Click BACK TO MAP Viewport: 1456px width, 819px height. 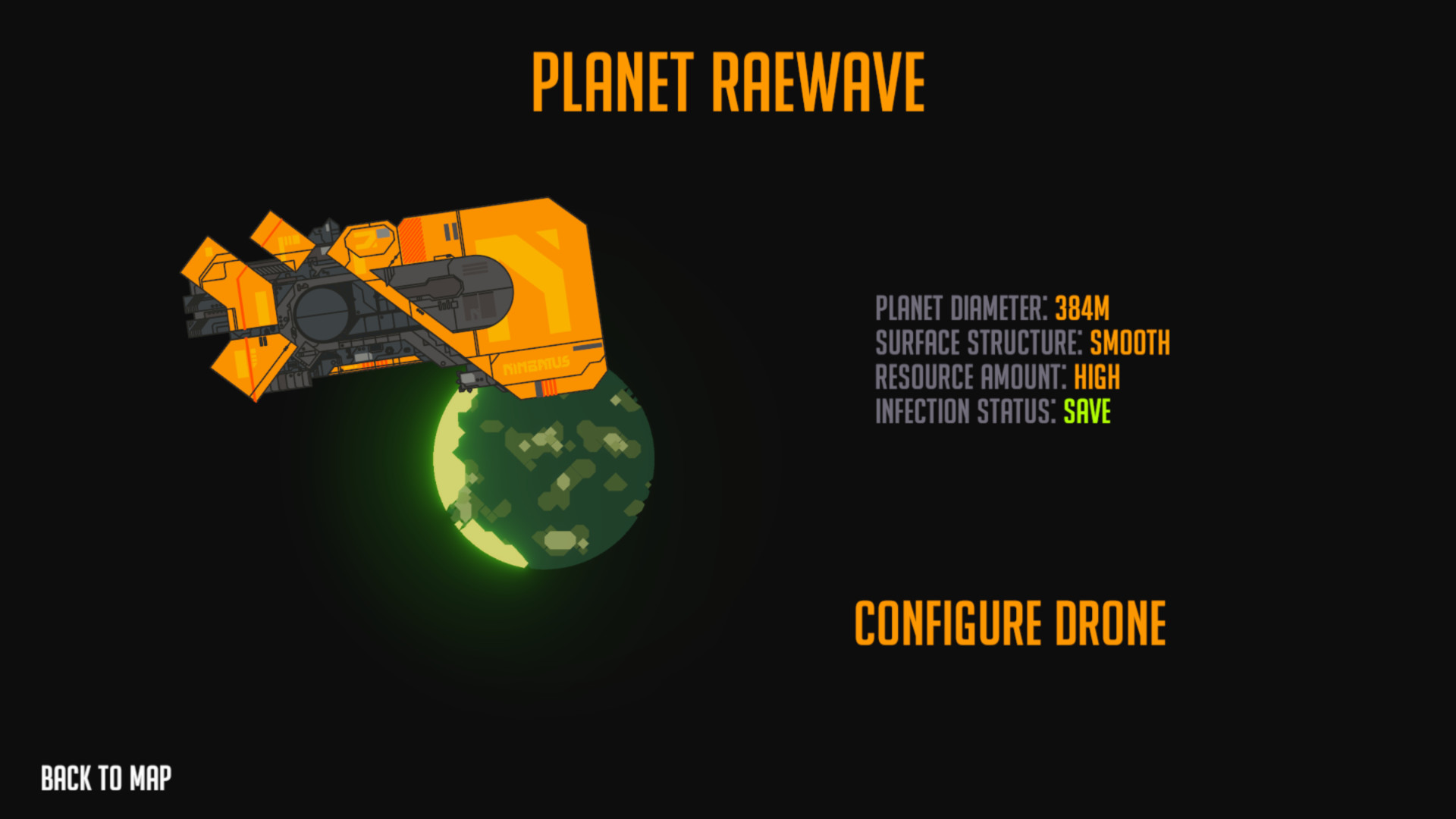point(105,776)
